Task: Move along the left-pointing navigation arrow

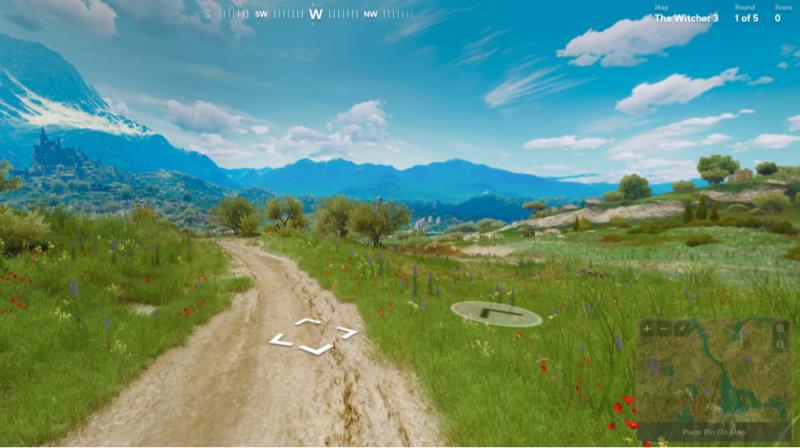Action: (x=281, y=341)
